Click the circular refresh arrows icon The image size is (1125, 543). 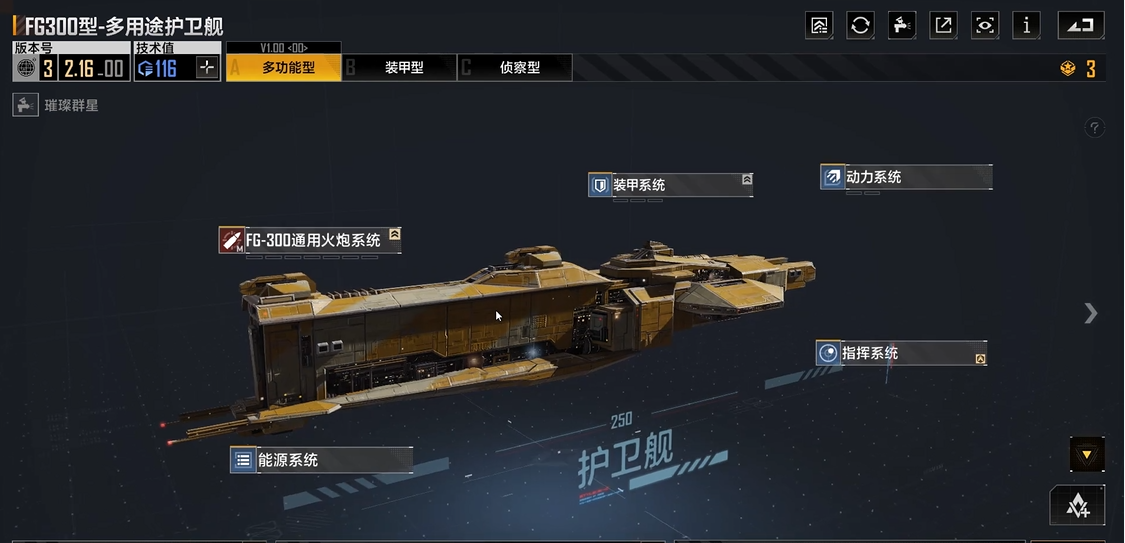(860, 25)
